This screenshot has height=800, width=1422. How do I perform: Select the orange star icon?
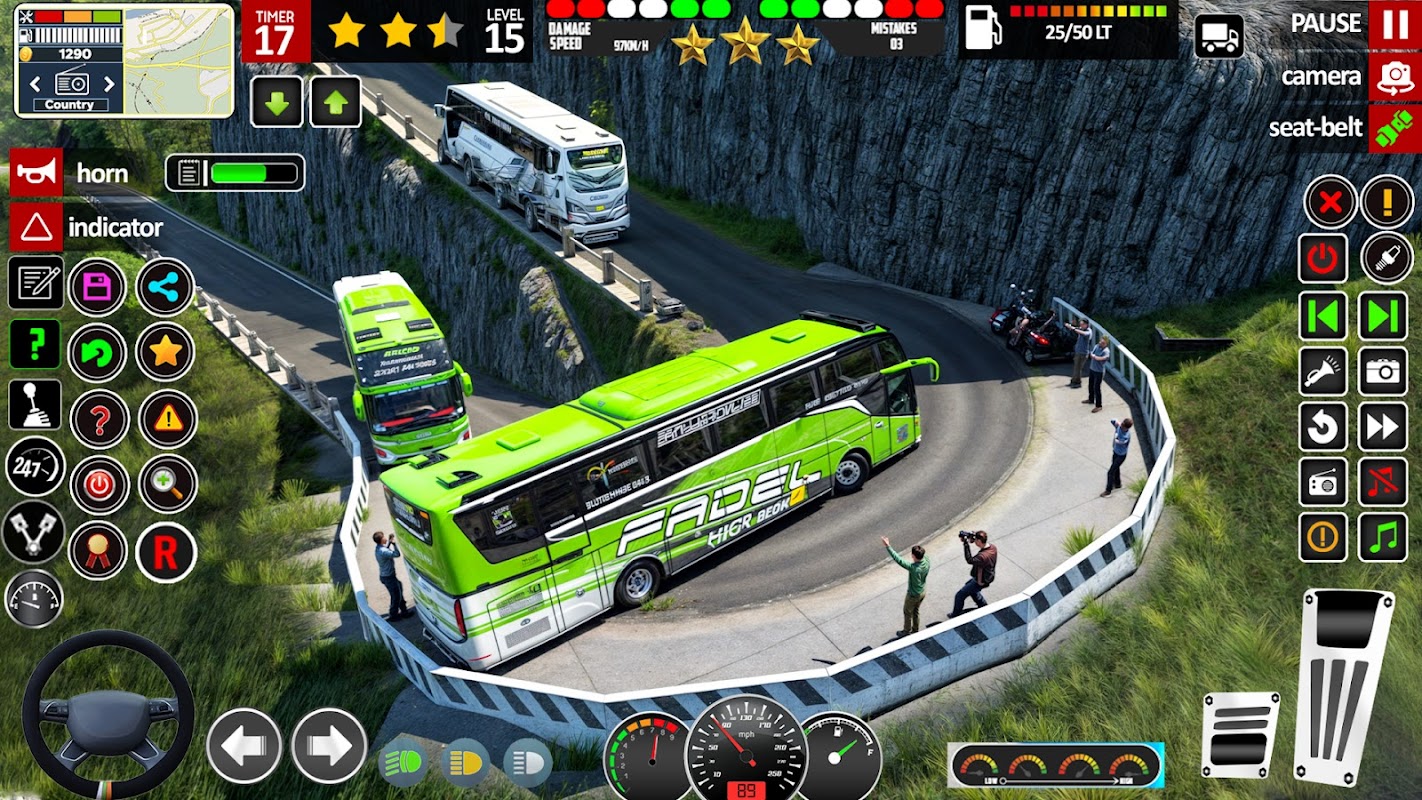165,351
